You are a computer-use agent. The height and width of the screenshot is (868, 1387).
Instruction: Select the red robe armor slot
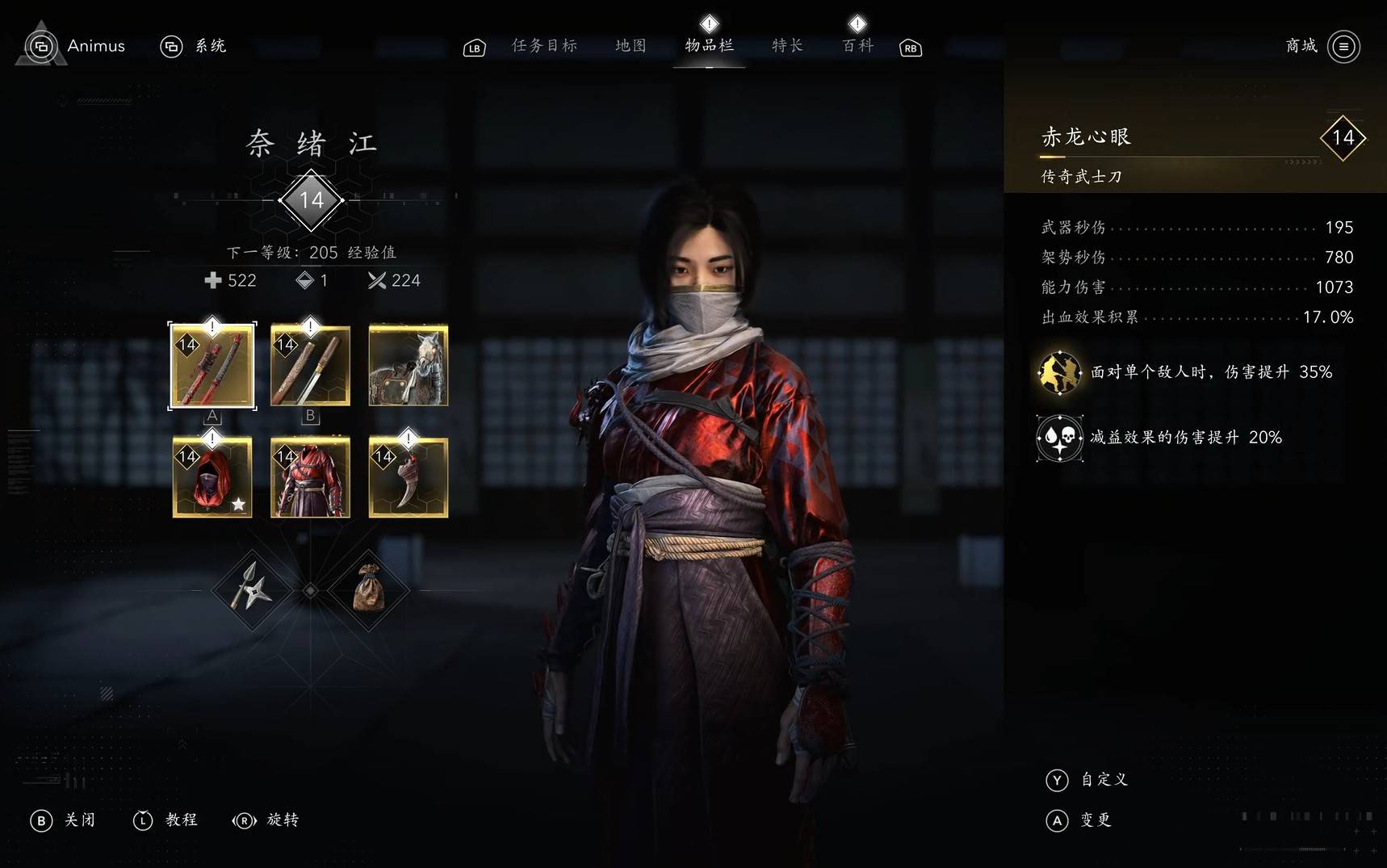[x=310, y=477]
